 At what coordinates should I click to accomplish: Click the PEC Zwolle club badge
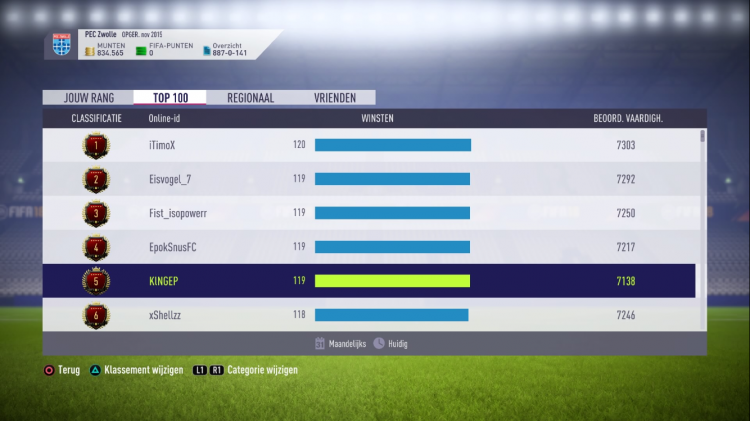click(x=62, y=45)
